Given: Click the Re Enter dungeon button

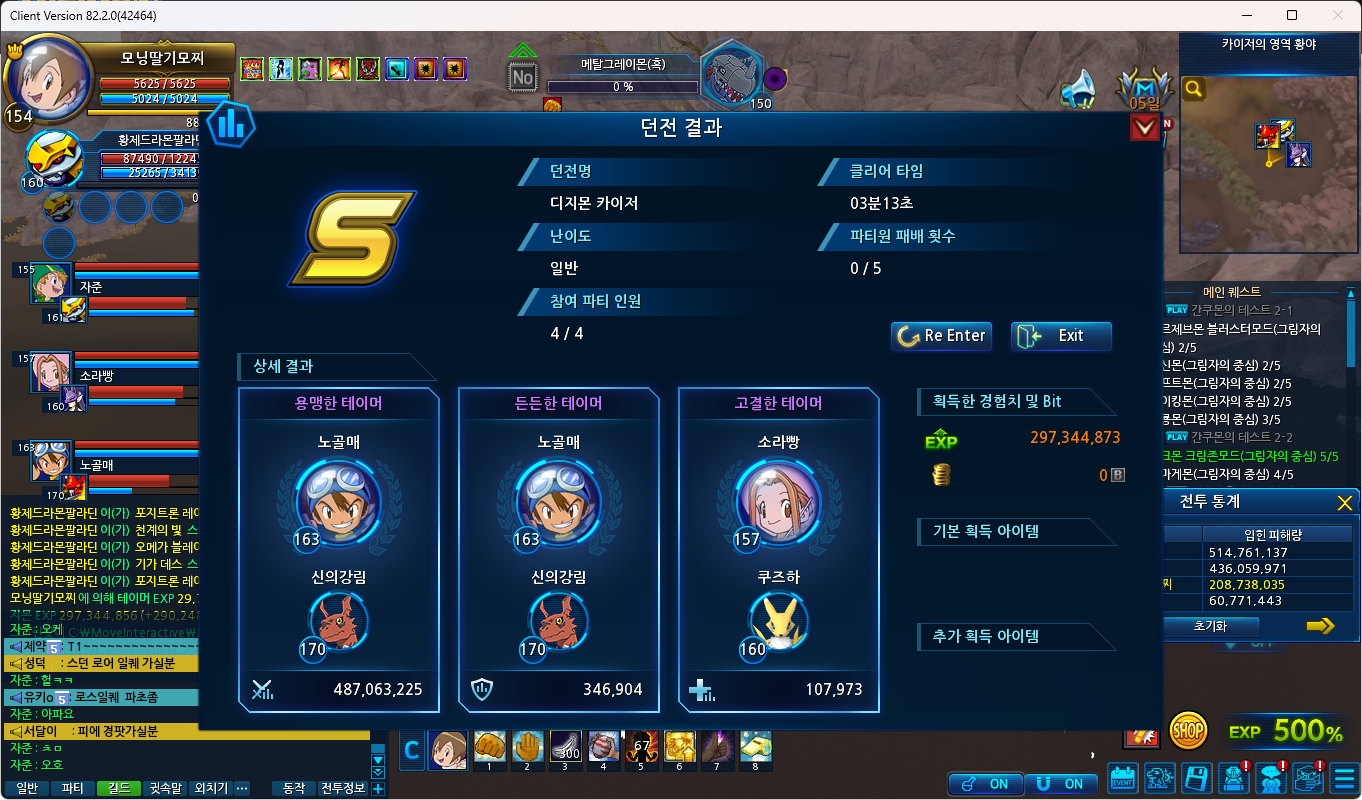Looking at the screenshot, I should pos(940,336).
